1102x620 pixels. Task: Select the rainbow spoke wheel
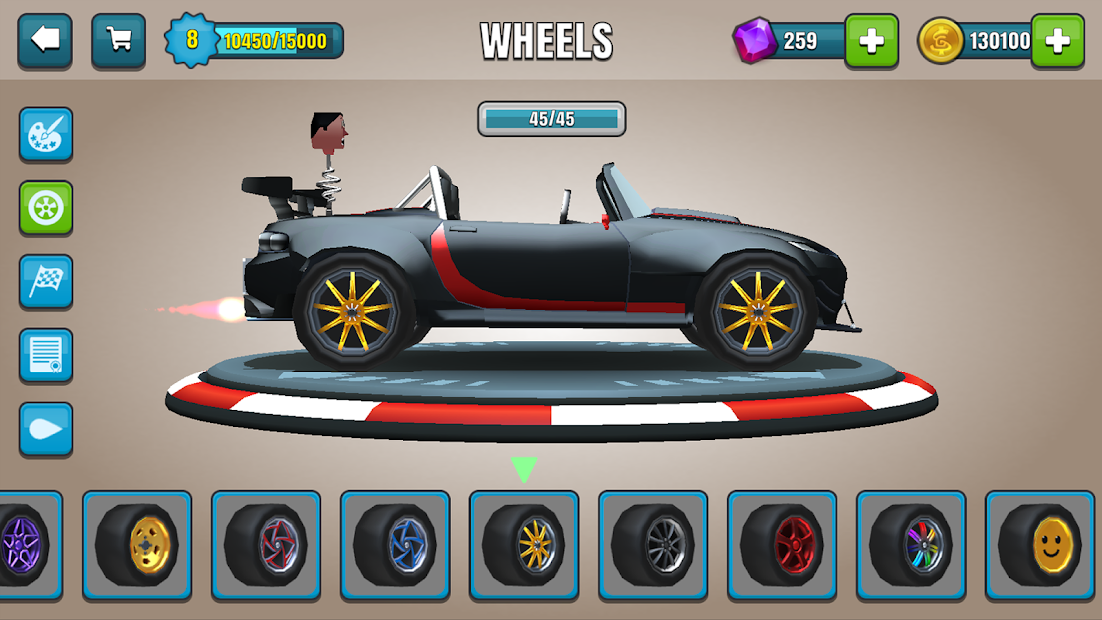click(x=911, y=545)
